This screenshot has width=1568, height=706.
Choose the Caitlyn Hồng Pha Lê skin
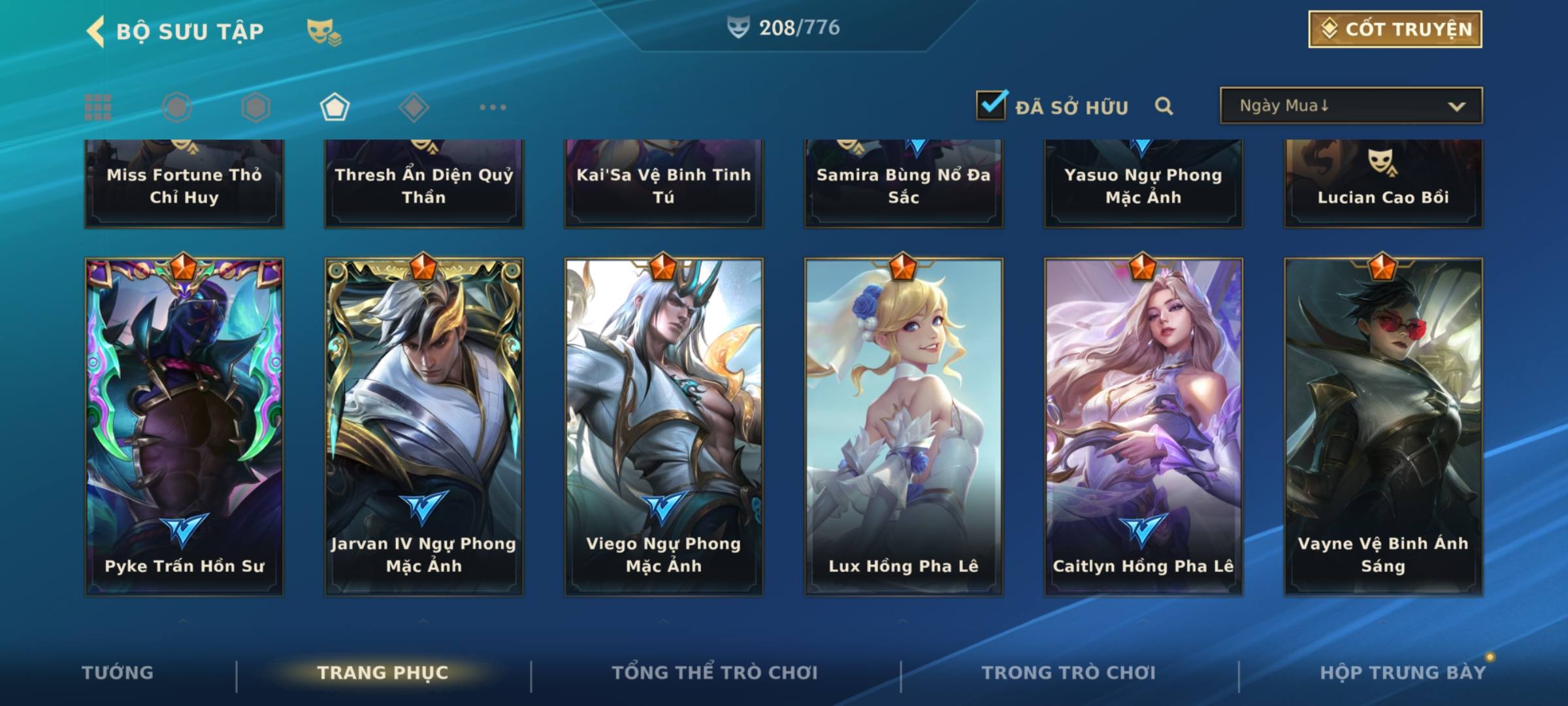click(1143, 426)
